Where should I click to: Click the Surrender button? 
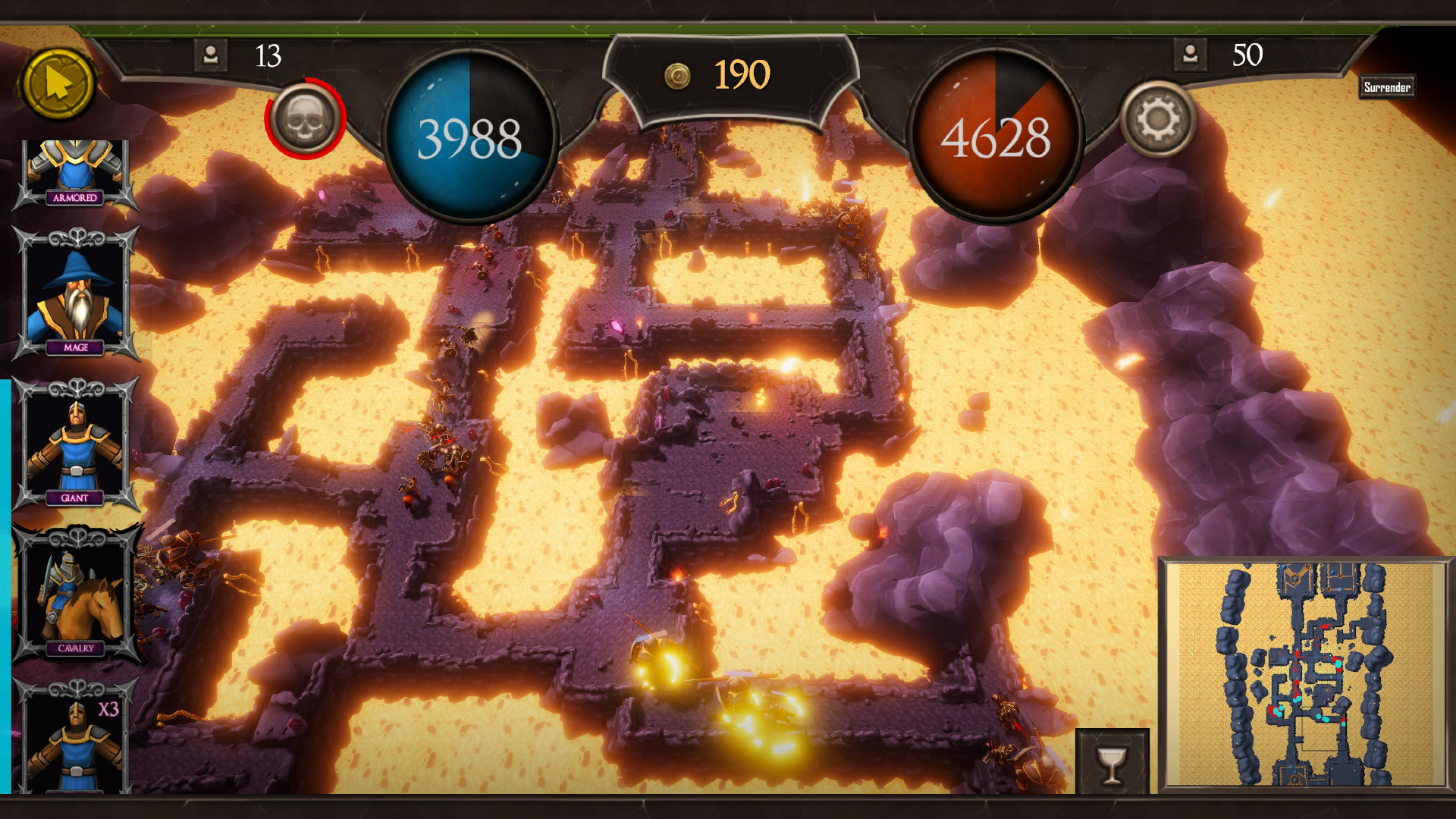coord(1387,87)
